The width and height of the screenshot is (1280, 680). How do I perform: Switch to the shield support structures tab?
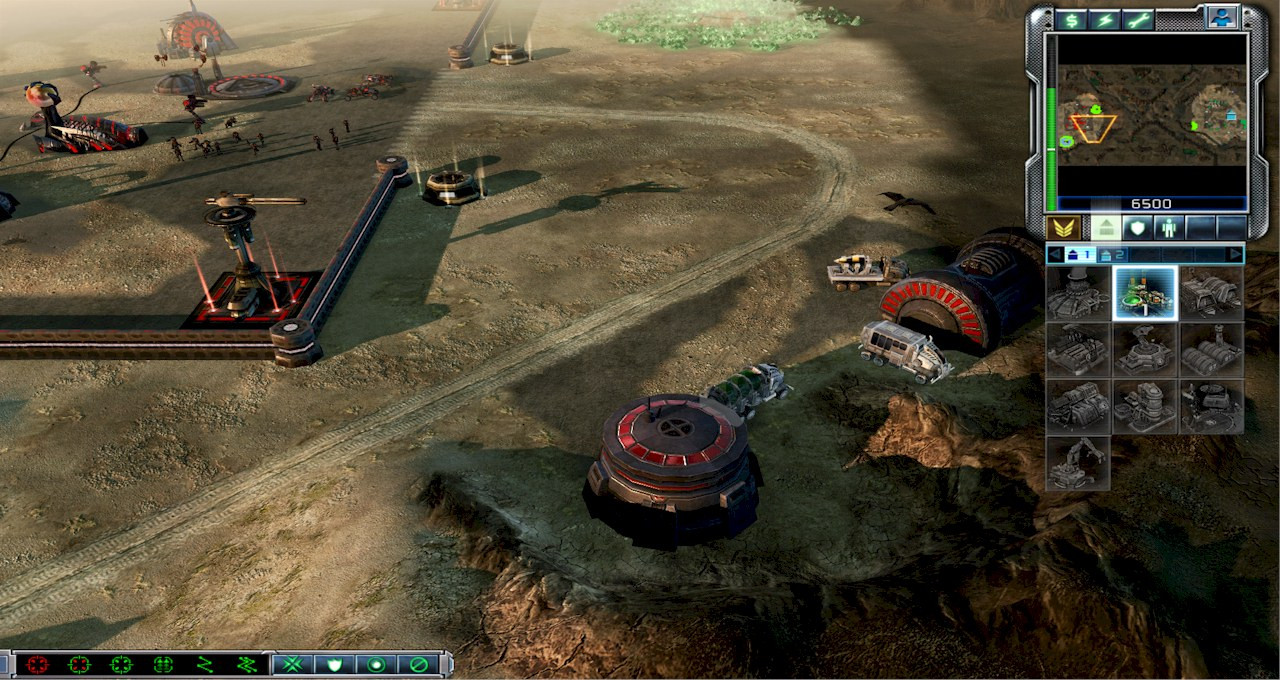[x=1137, y=228]
